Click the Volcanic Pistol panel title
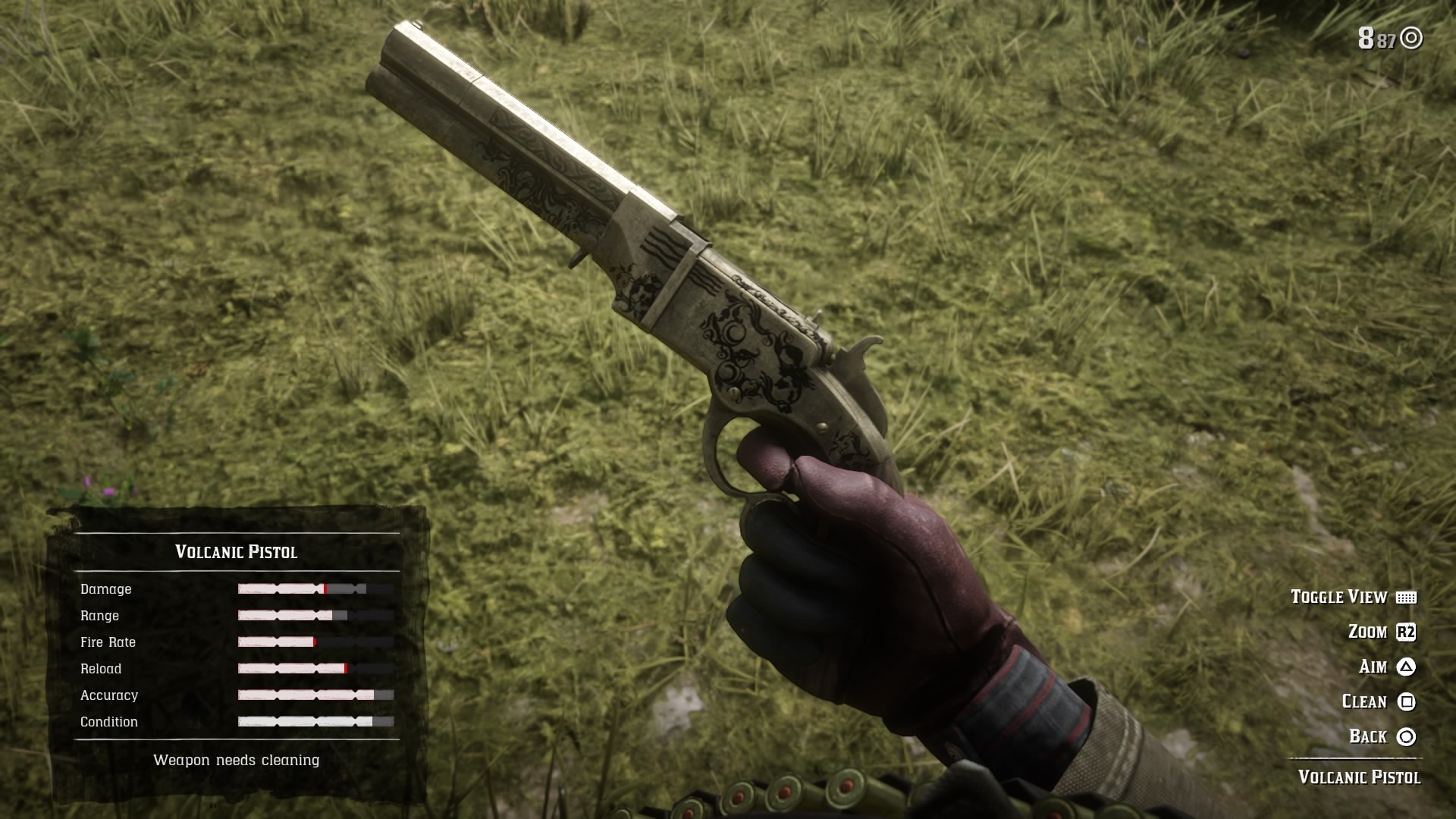The width and height of the screenshot is (1456, 819). point(236,551)
